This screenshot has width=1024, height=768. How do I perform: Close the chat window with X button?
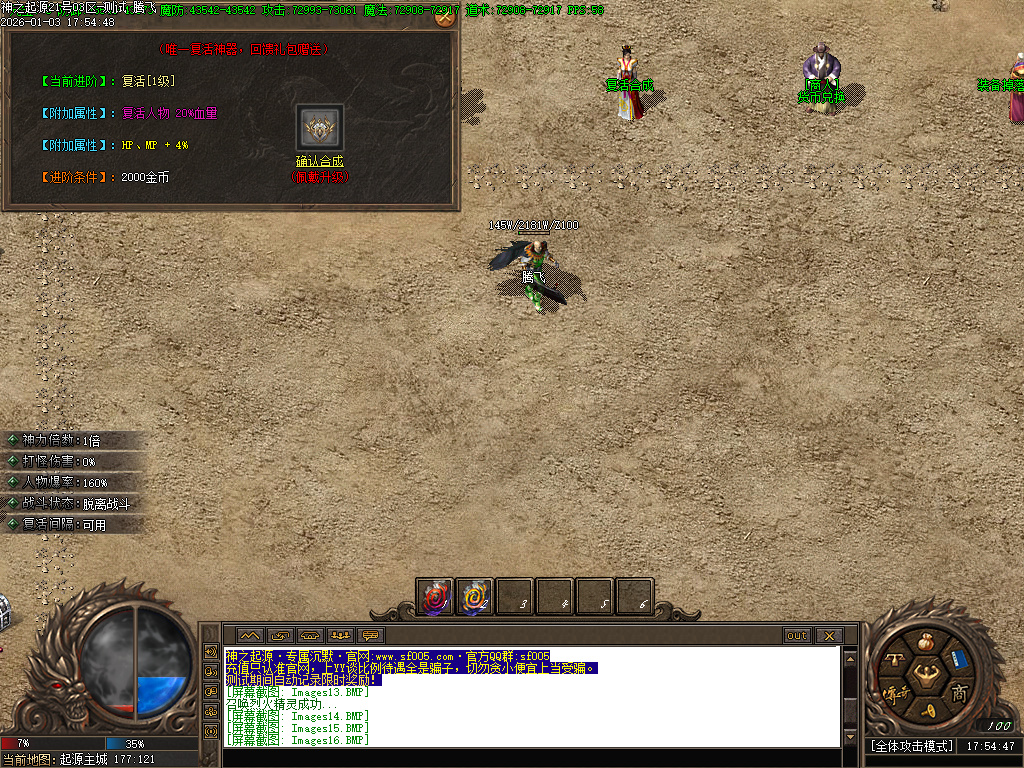click(x=828, y=635)
